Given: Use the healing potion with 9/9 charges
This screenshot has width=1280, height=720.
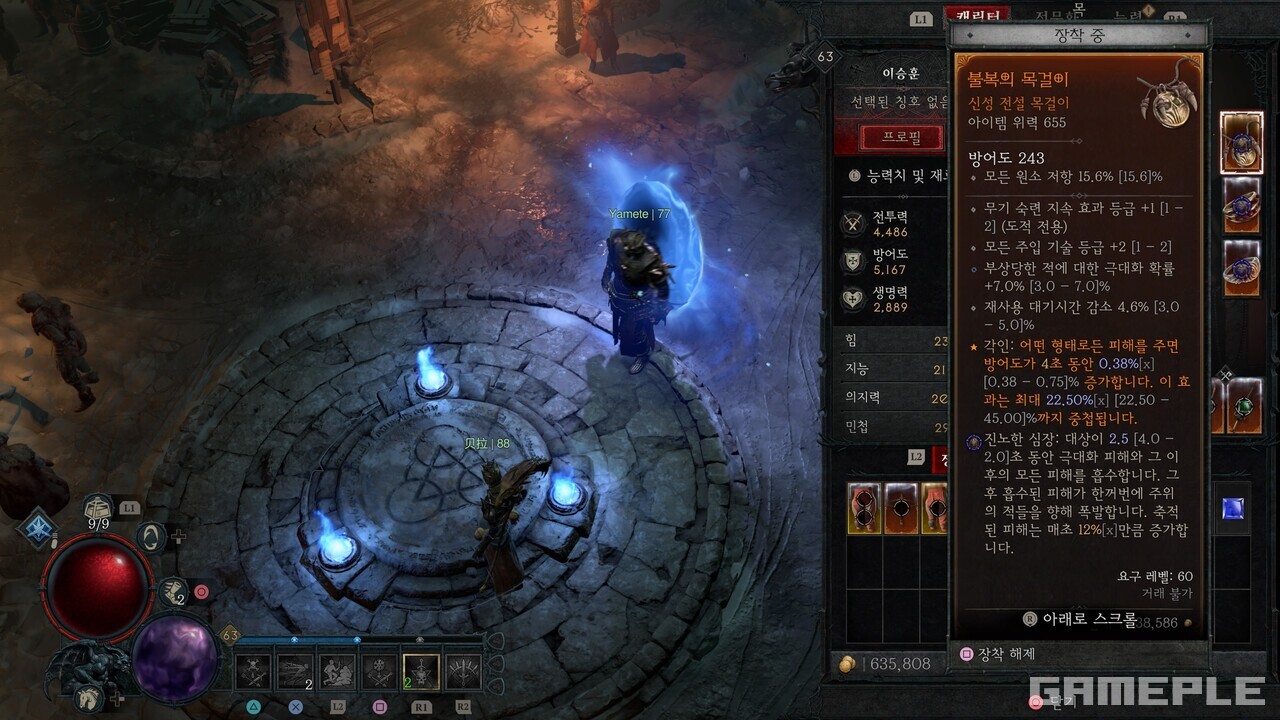Looking at the screenshot, I should (x=98, y=510).
